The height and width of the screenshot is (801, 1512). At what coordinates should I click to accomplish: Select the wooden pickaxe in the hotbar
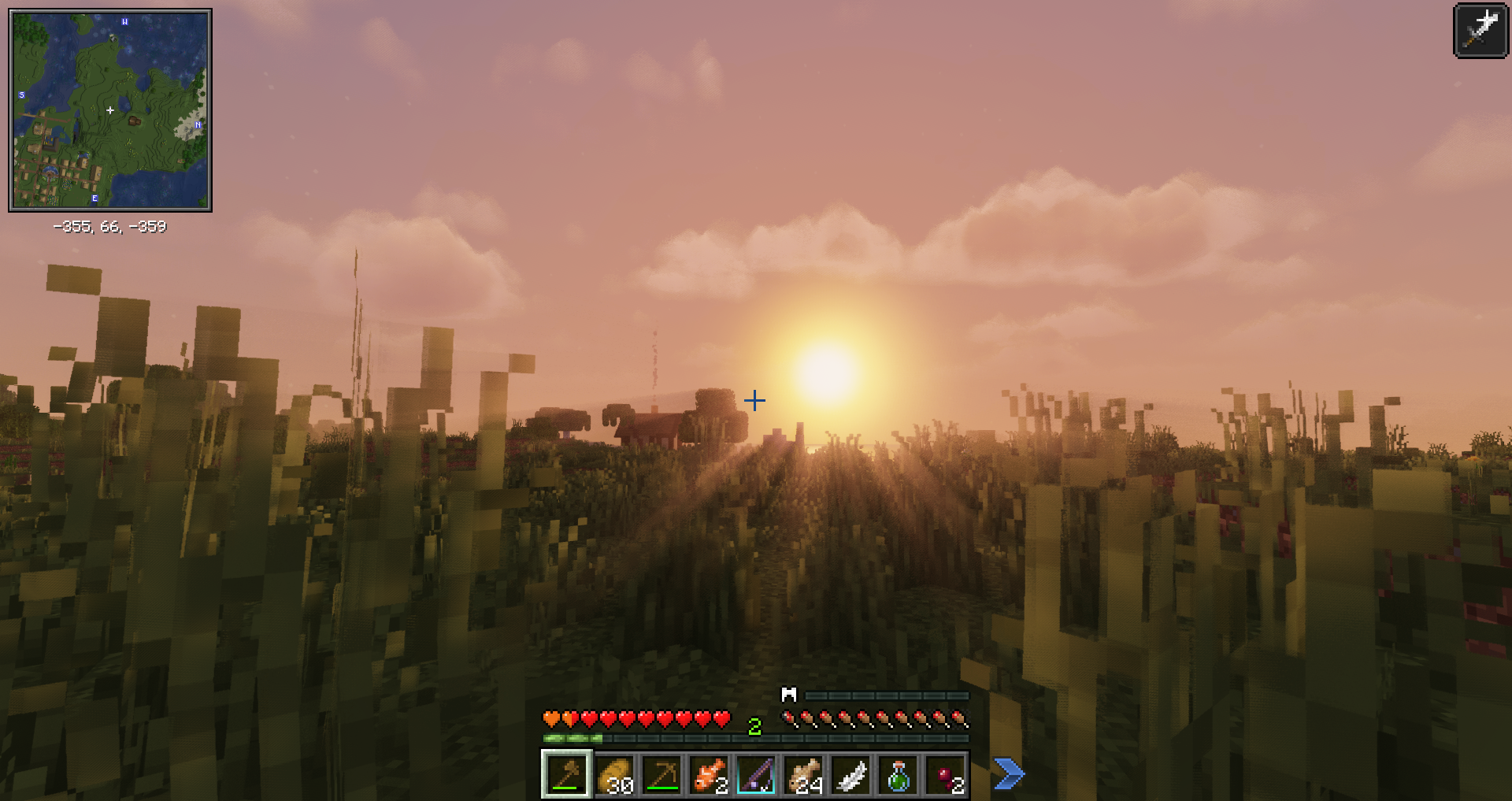click(x=663, y=777)
